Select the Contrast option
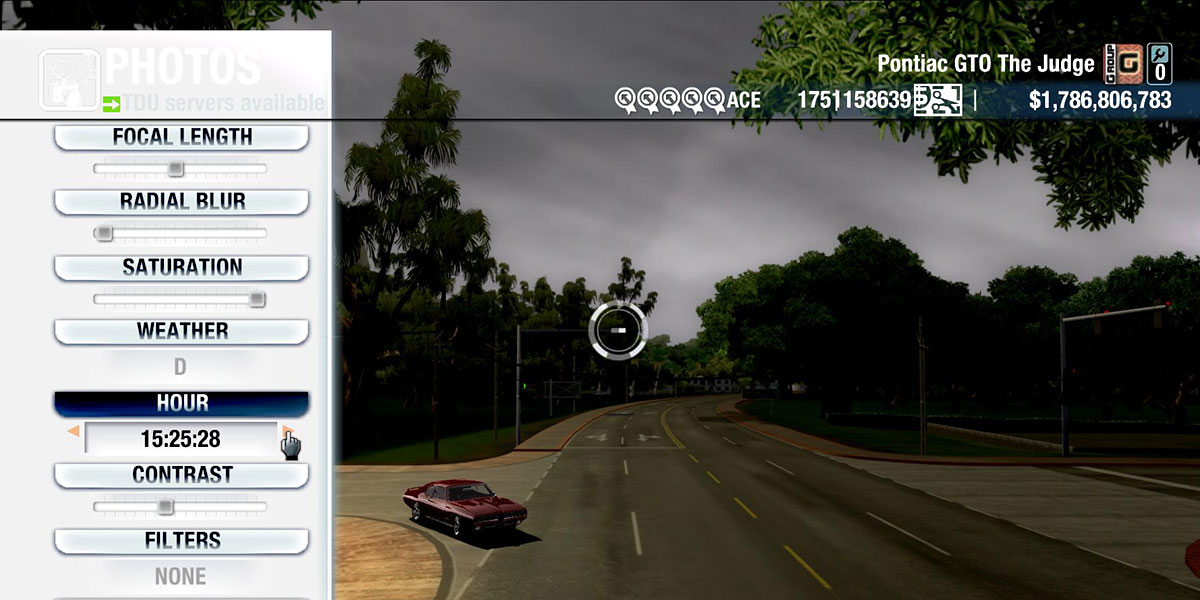 (181, 475)
